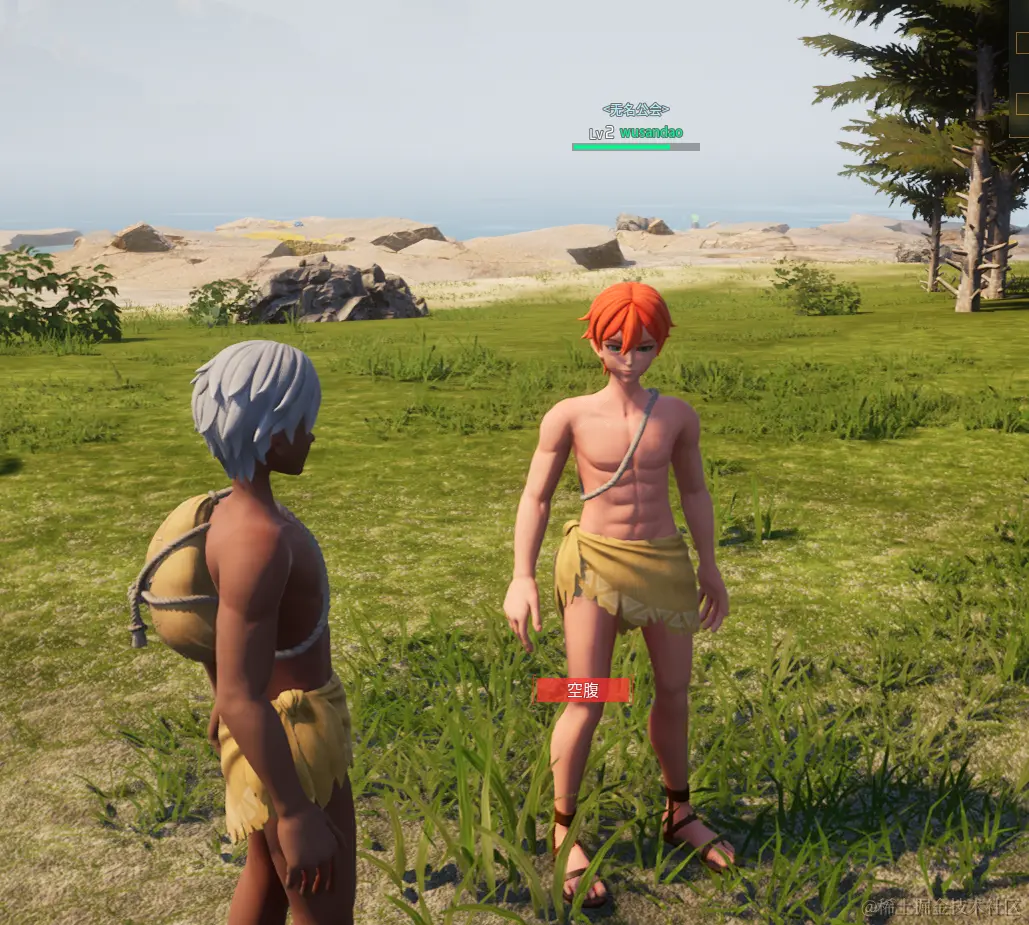The image size is (1029, 925).
Task: Click the 无名公会 guild tag
Action: [x=636, y=109]
